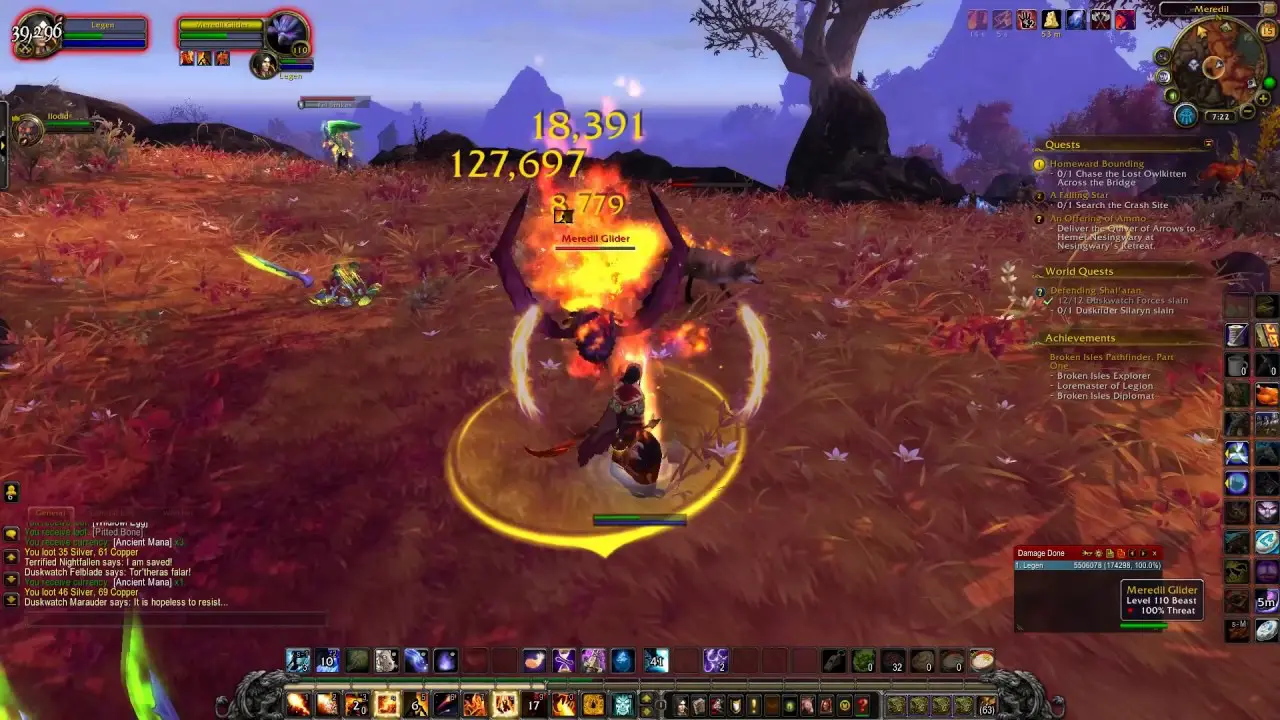Open the General chat tab
This screenshot has height=720, width=1280.
(x=50, y=513)
